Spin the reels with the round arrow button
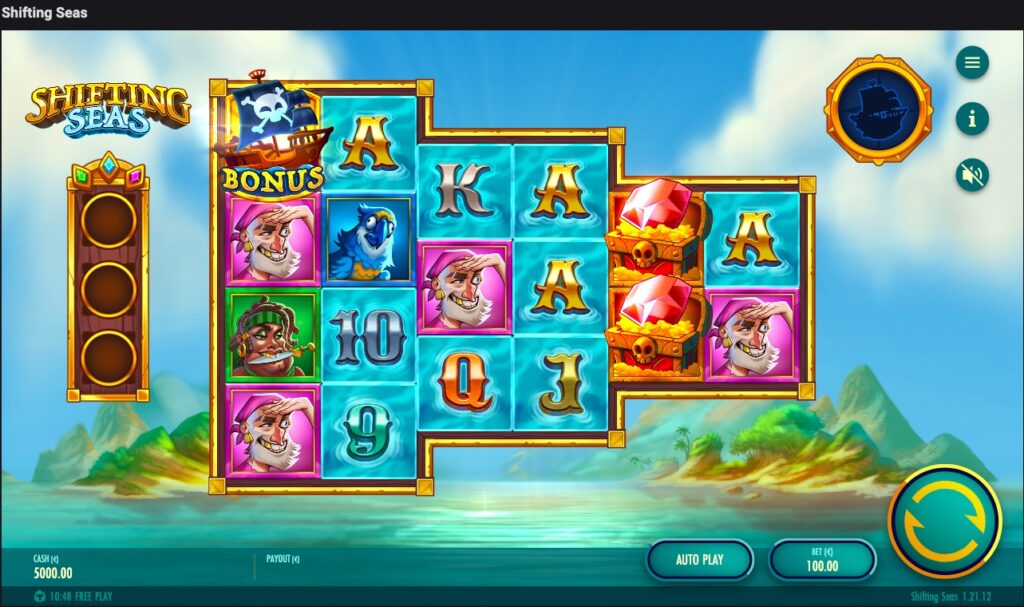The width and height of the screenshot is (1024, 607). click(944, 521)
